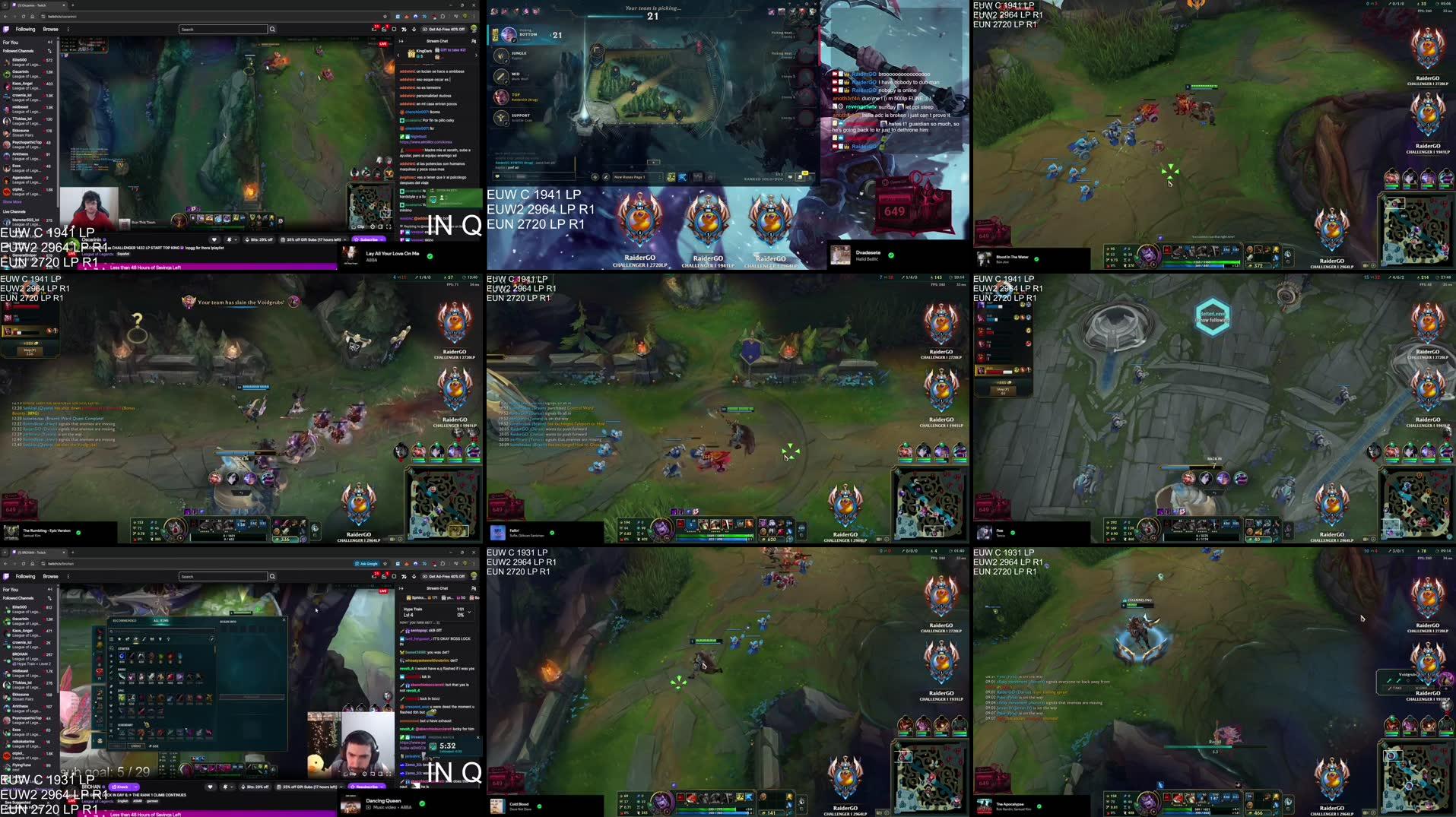
Task: Open the '35% off Gift Subs' dropdown arrow
Action: (344, 239)
